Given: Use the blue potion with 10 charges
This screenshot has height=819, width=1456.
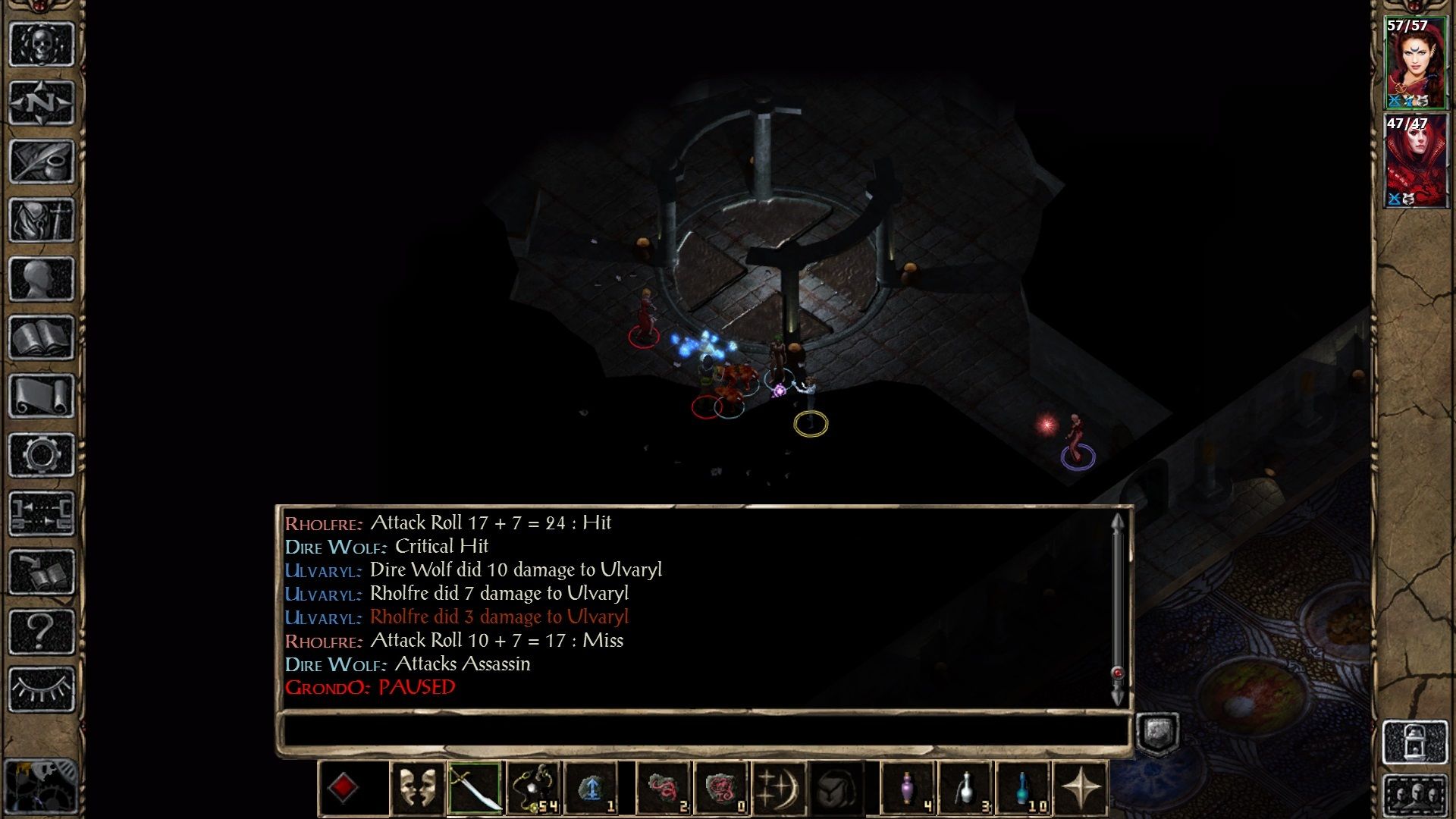Looking at the screenshot, I should tap(1024, 789).
